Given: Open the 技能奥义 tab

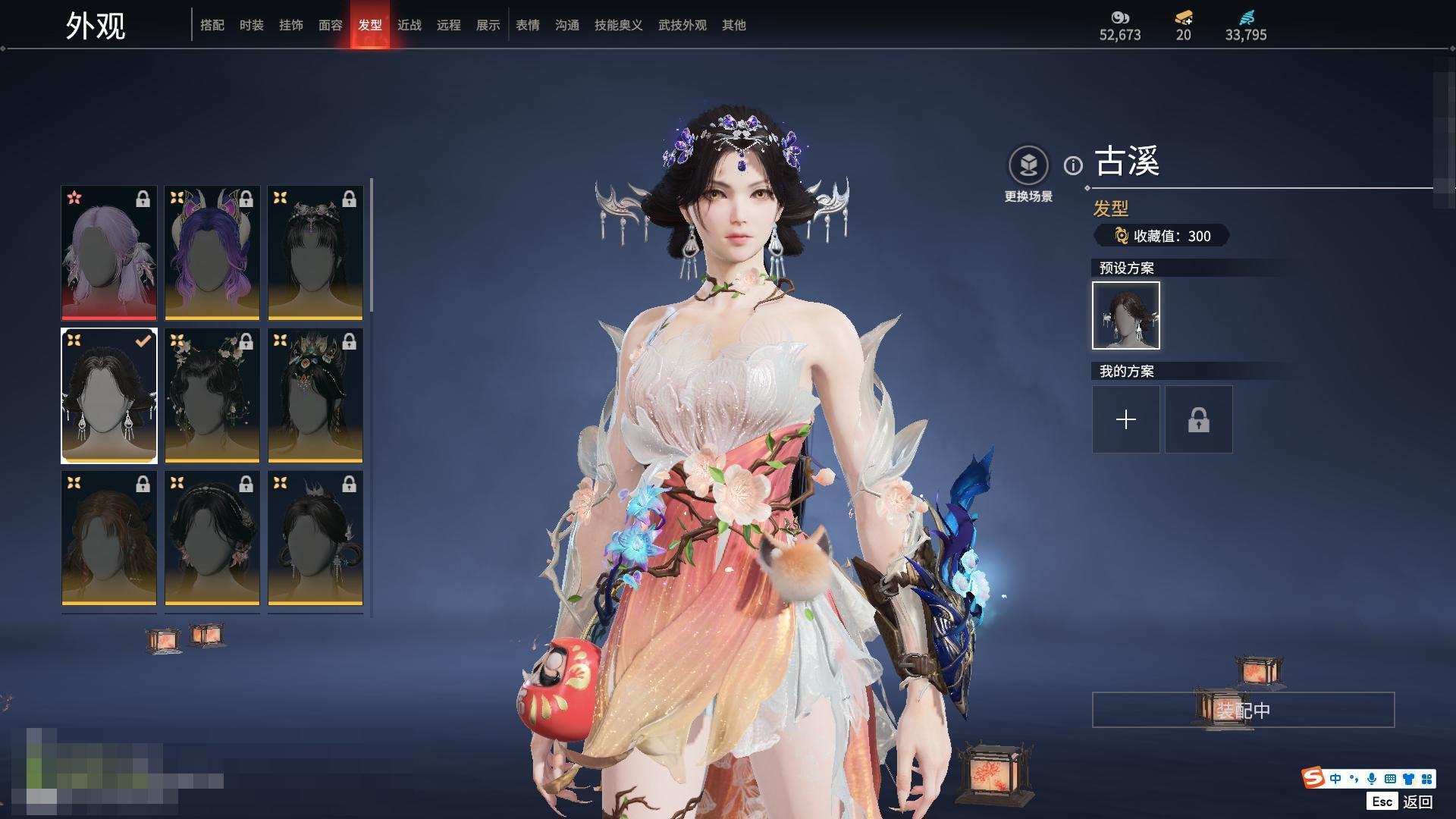Looking at the screenshot, I should [618, 25].
